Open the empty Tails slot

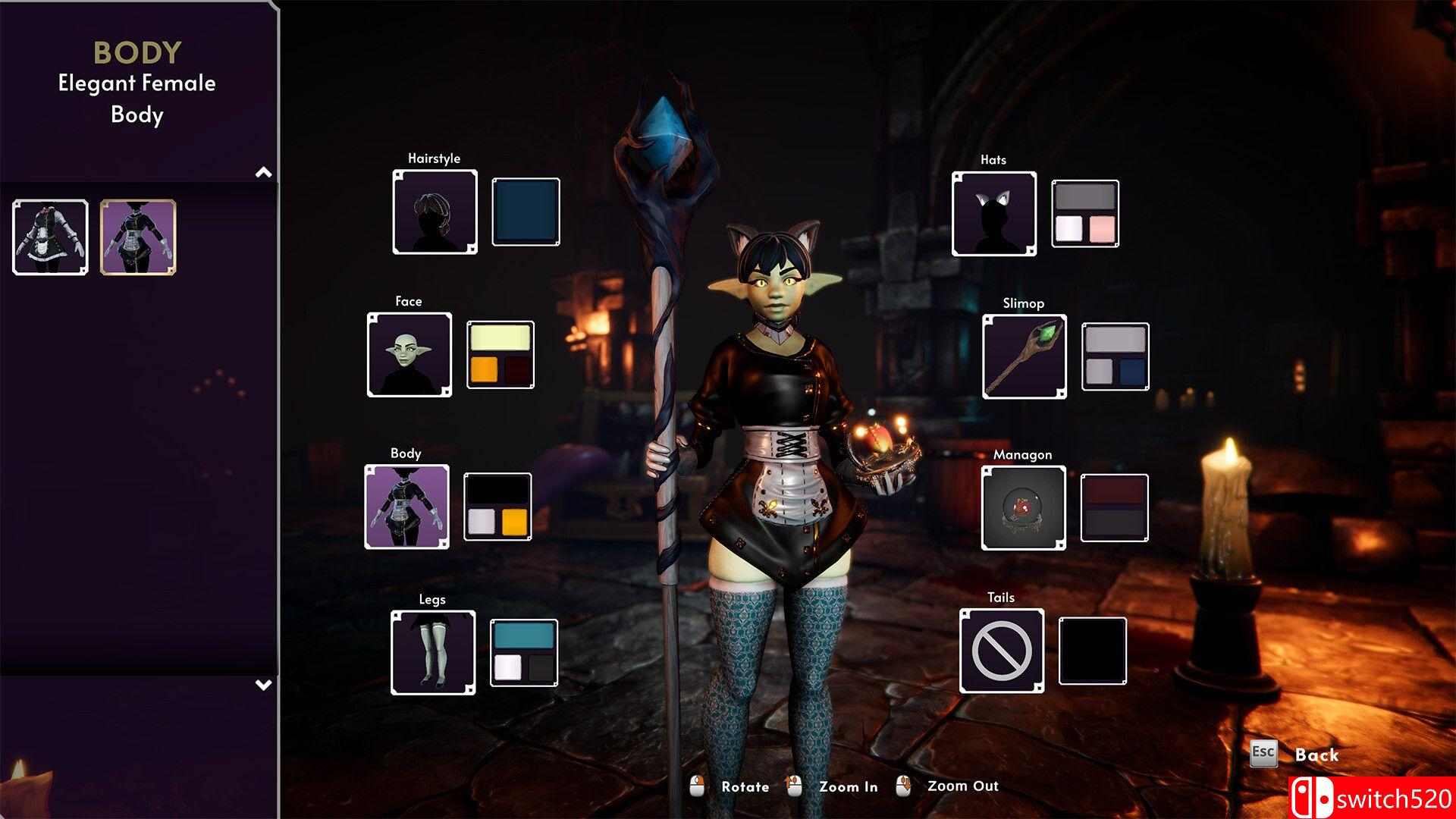coord(1001,651)
